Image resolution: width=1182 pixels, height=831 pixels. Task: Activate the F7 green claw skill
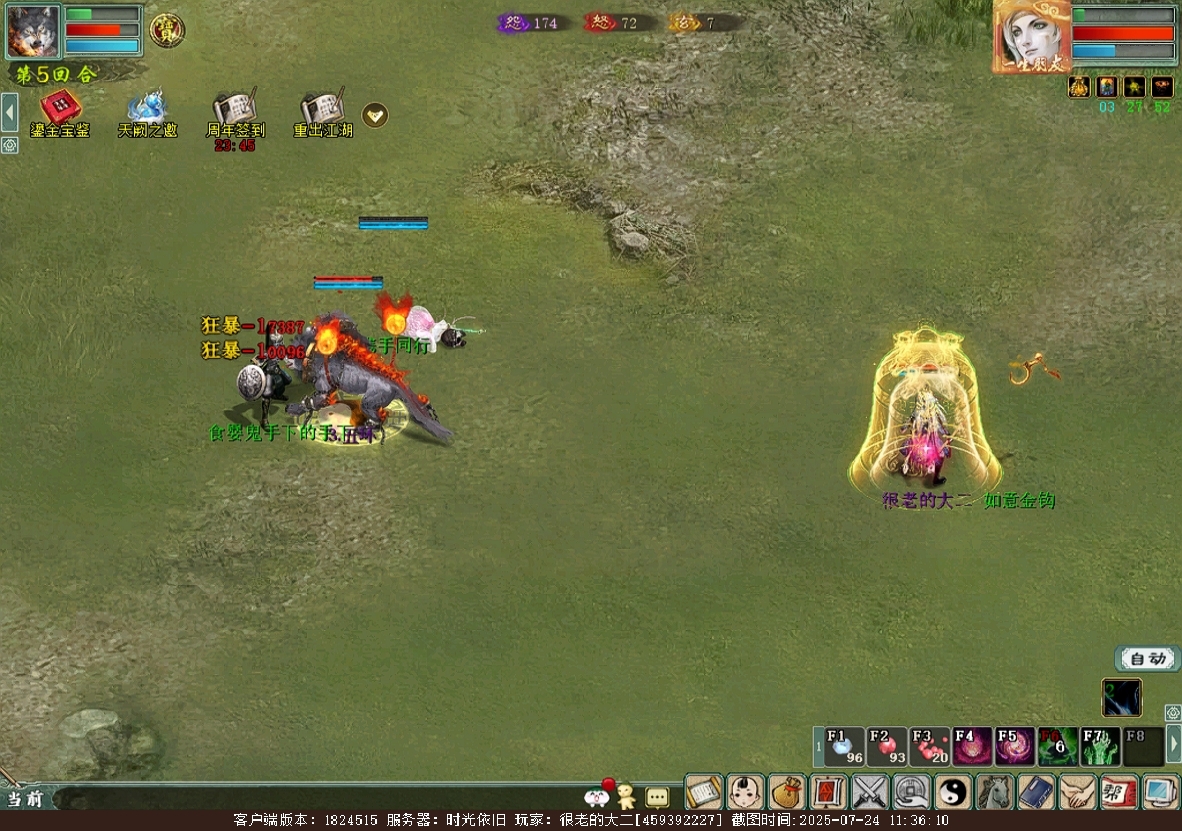pyautogui.click(x=1100, y=747)
